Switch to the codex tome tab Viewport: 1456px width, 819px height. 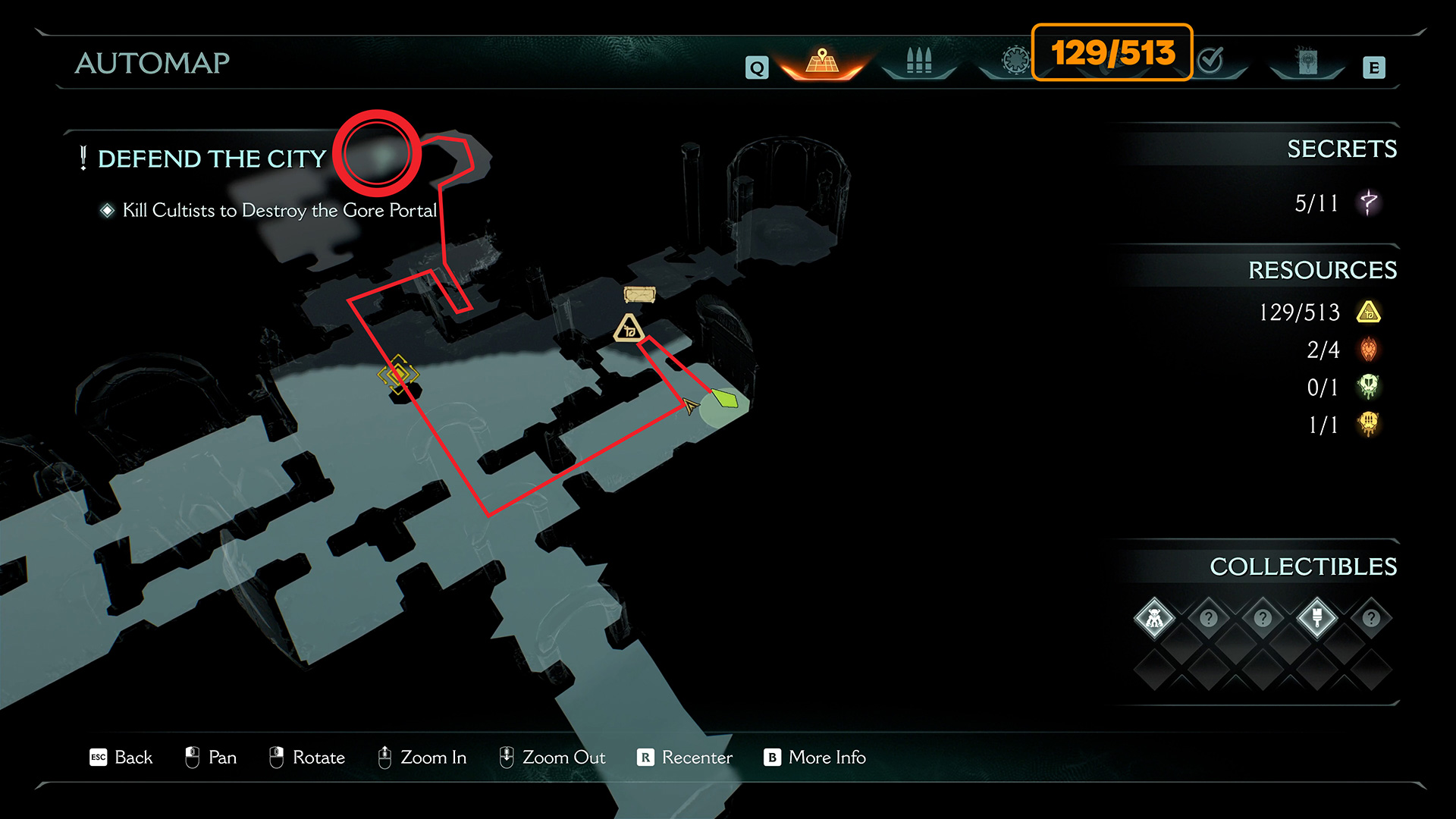1307,61
